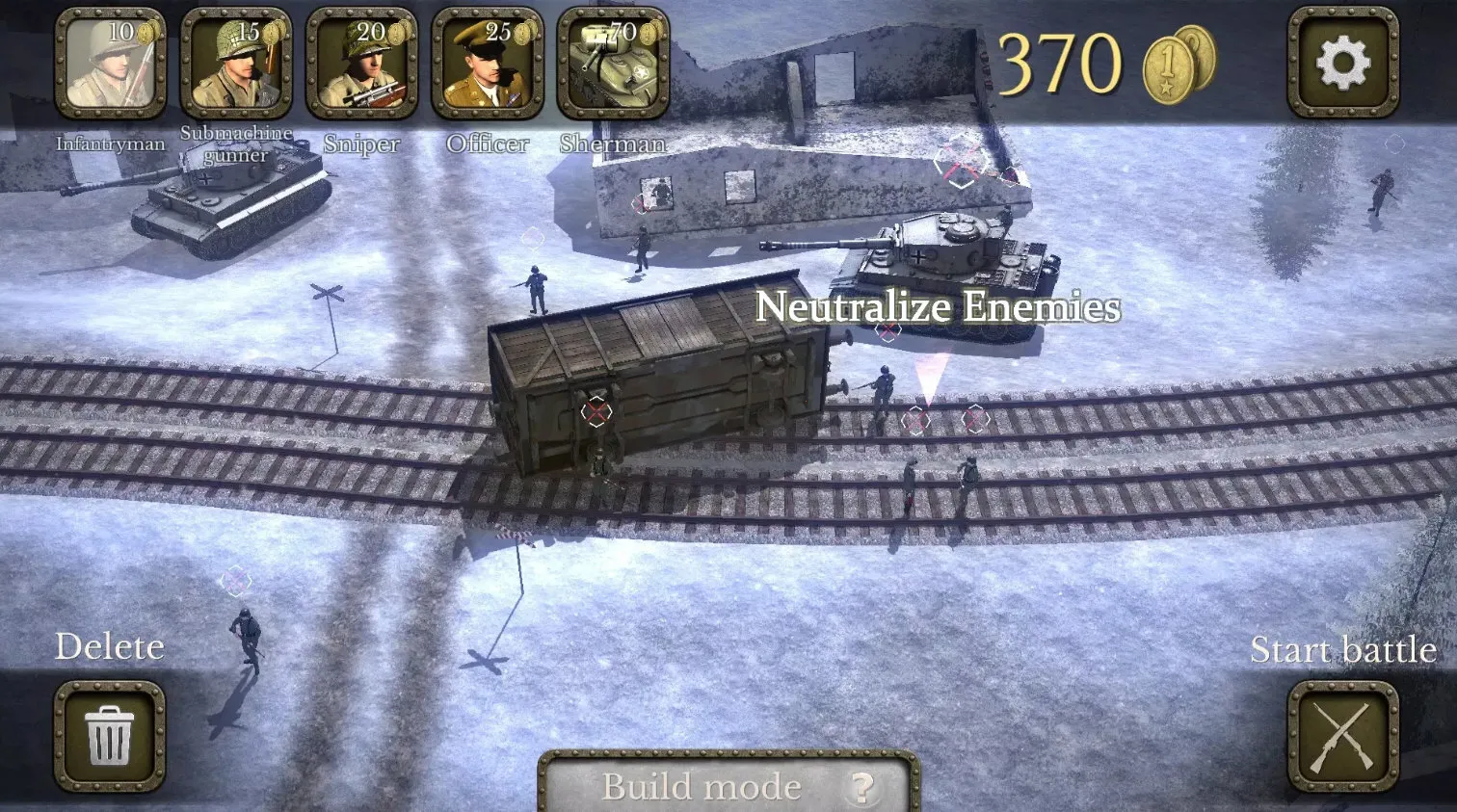Choose the Submachine gunner unit
1457x812 pixels.
[x=236, y=64]
